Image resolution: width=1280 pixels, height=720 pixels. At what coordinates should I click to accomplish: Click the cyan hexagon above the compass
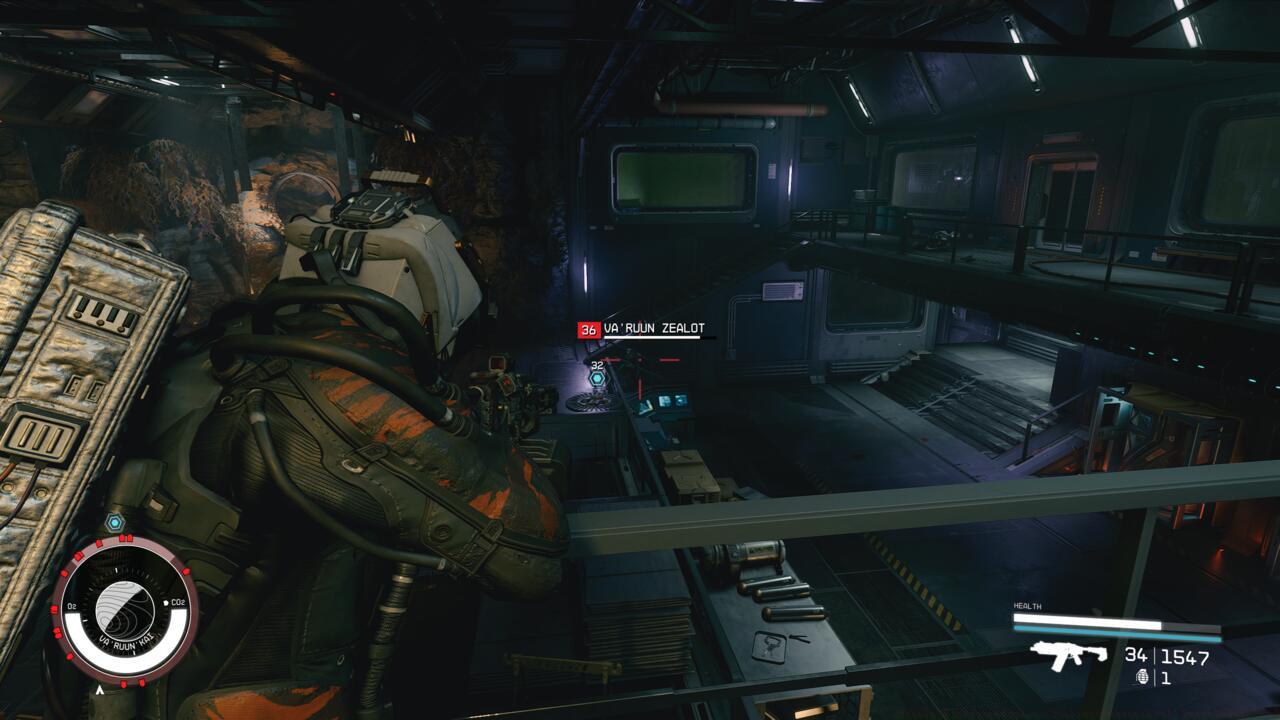point(114,521)
